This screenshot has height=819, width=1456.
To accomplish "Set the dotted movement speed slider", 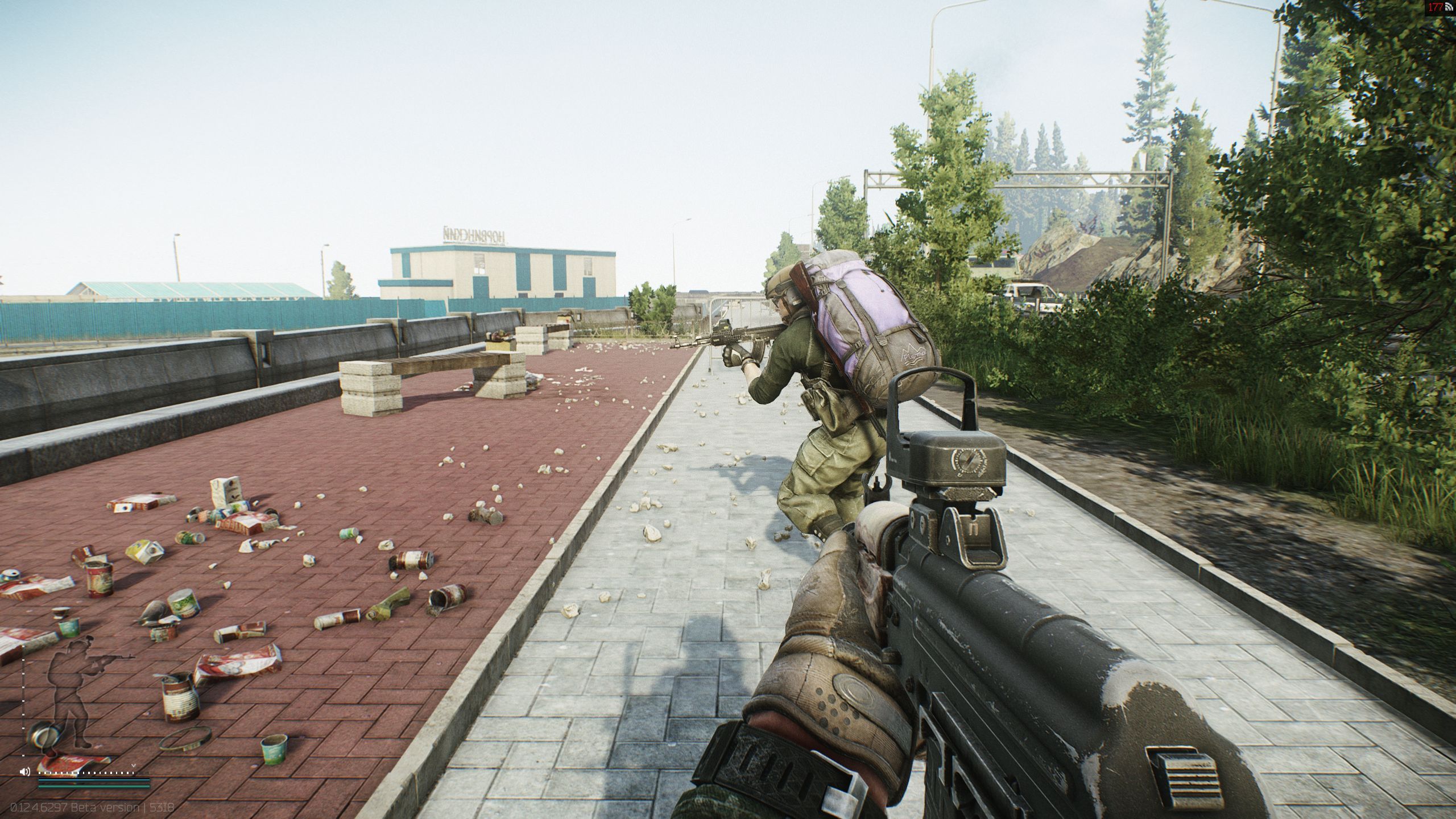I will click(x=85, y=773).
